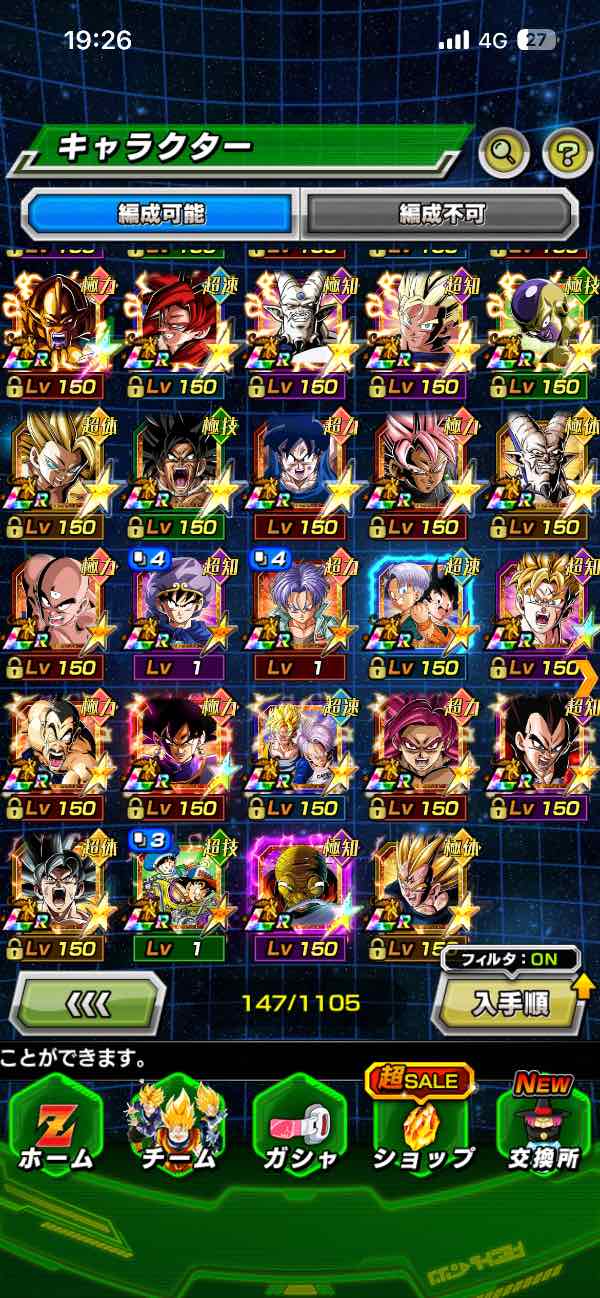Switch to the 編成不可 tab
The height and width of the screenshot is (1298, 600).
point(441,213)
